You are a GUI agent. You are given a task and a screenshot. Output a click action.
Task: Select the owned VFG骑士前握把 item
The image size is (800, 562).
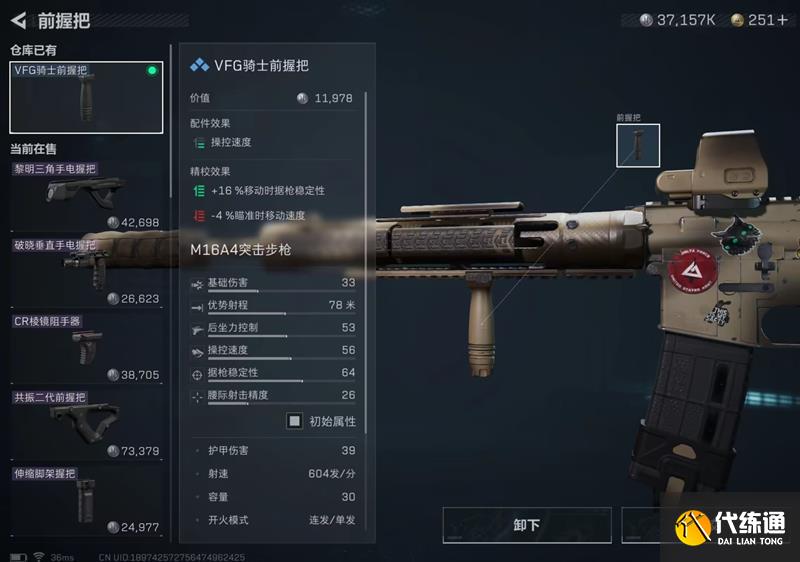click(x=86, y=98)
